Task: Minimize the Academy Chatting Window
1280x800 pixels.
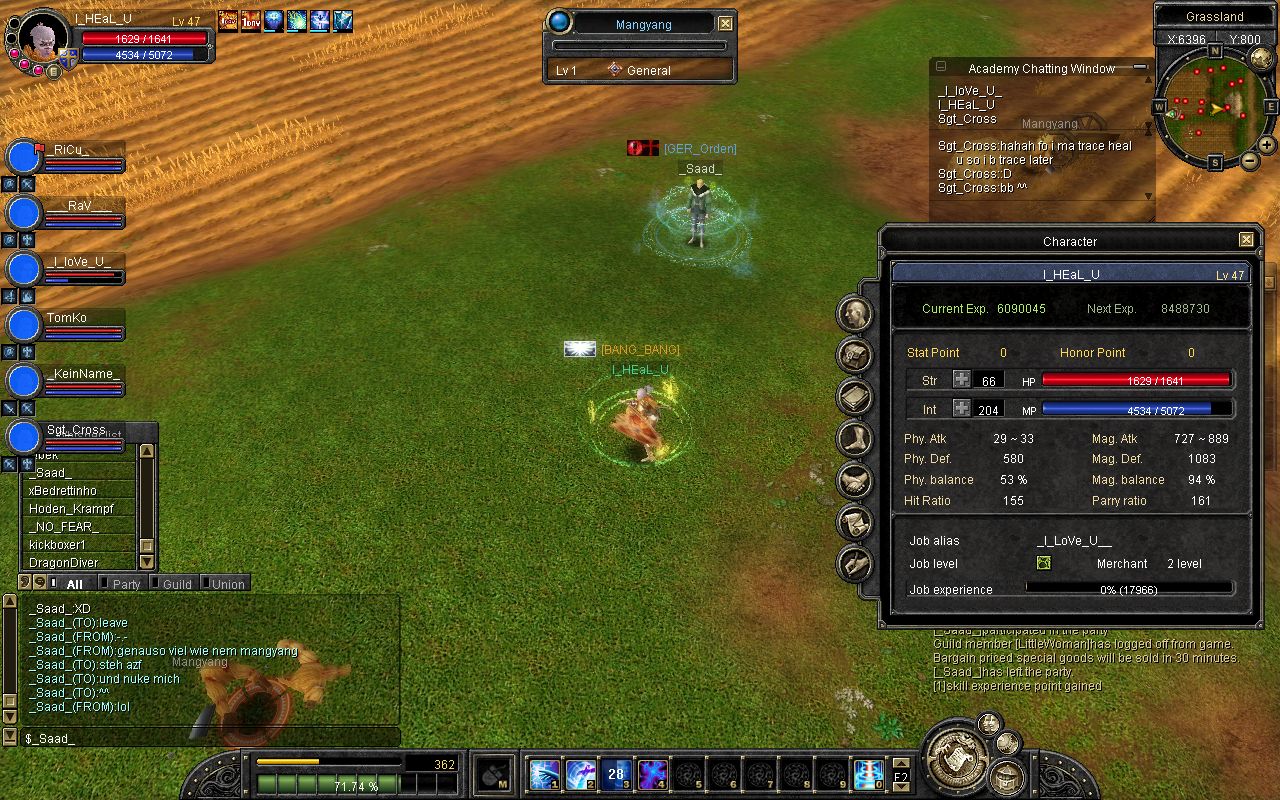Action: point(1140,68)
